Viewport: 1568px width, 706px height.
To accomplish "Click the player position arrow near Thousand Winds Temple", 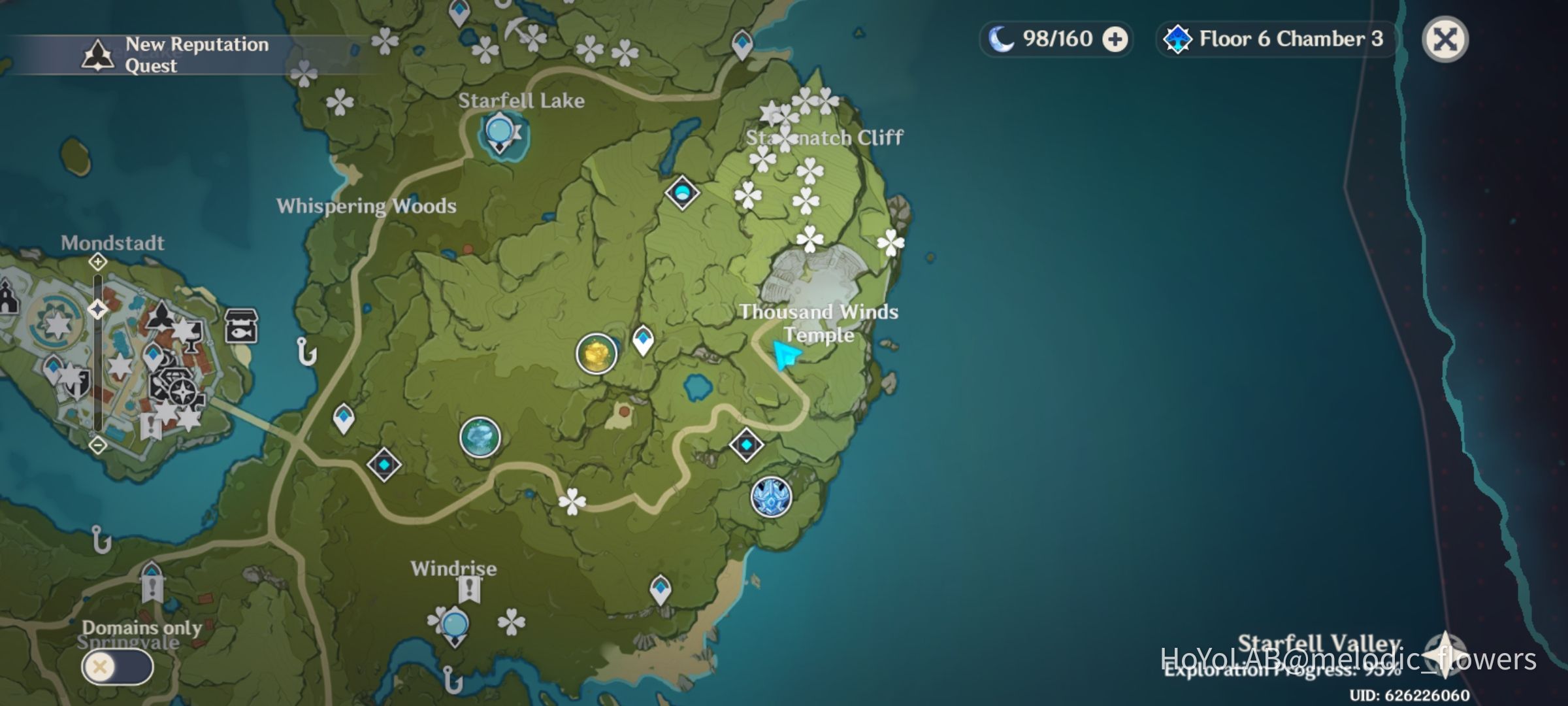I will (787, 354).
